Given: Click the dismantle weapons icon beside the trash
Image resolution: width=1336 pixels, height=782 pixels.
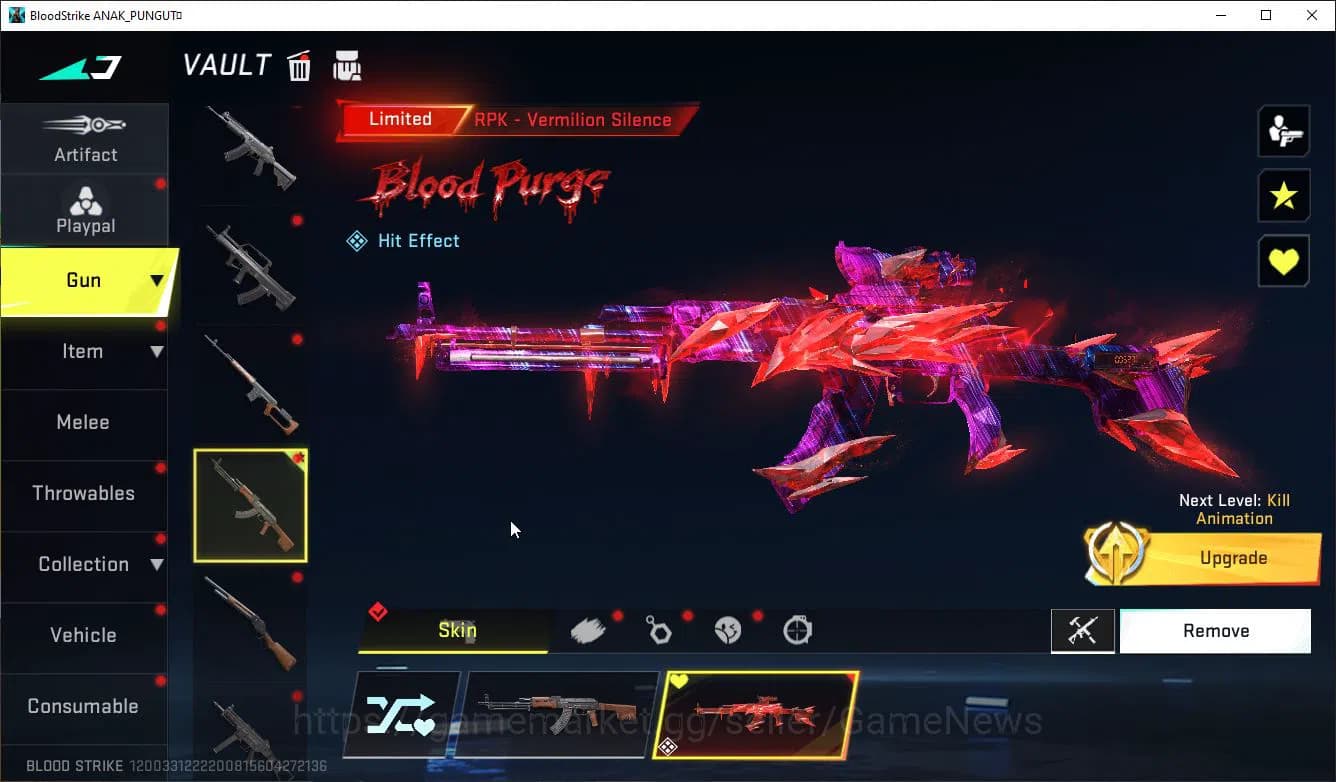Looking at the screenshot, I should [x=345, y=64].
